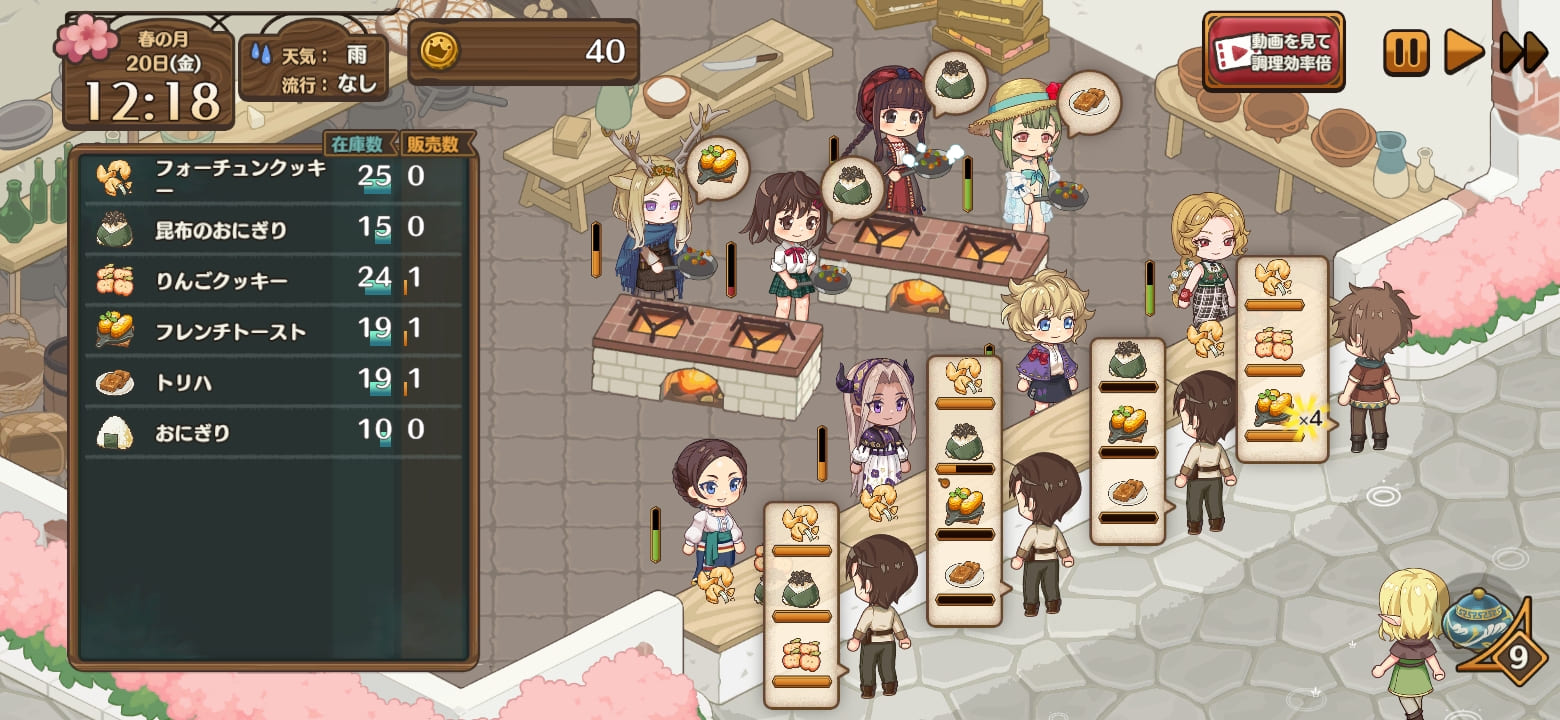Pause the shop simulation
Viewport: 1560px width, 720px height.
[1406, 52]
